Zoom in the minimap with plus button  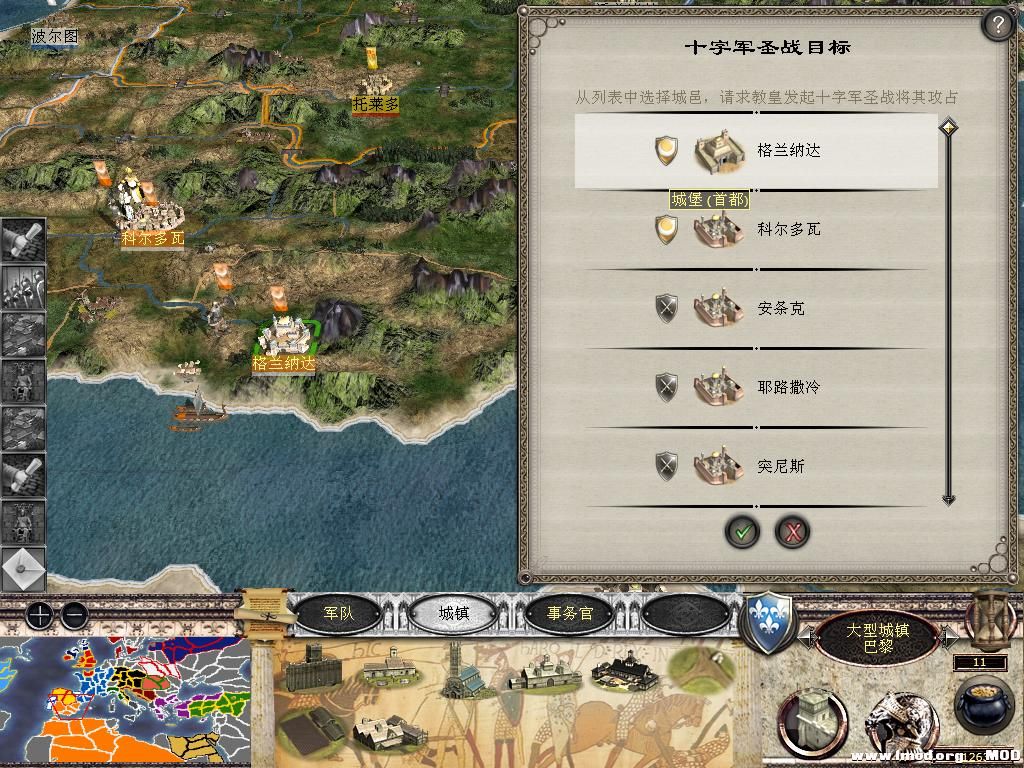(x=39, y=614)
